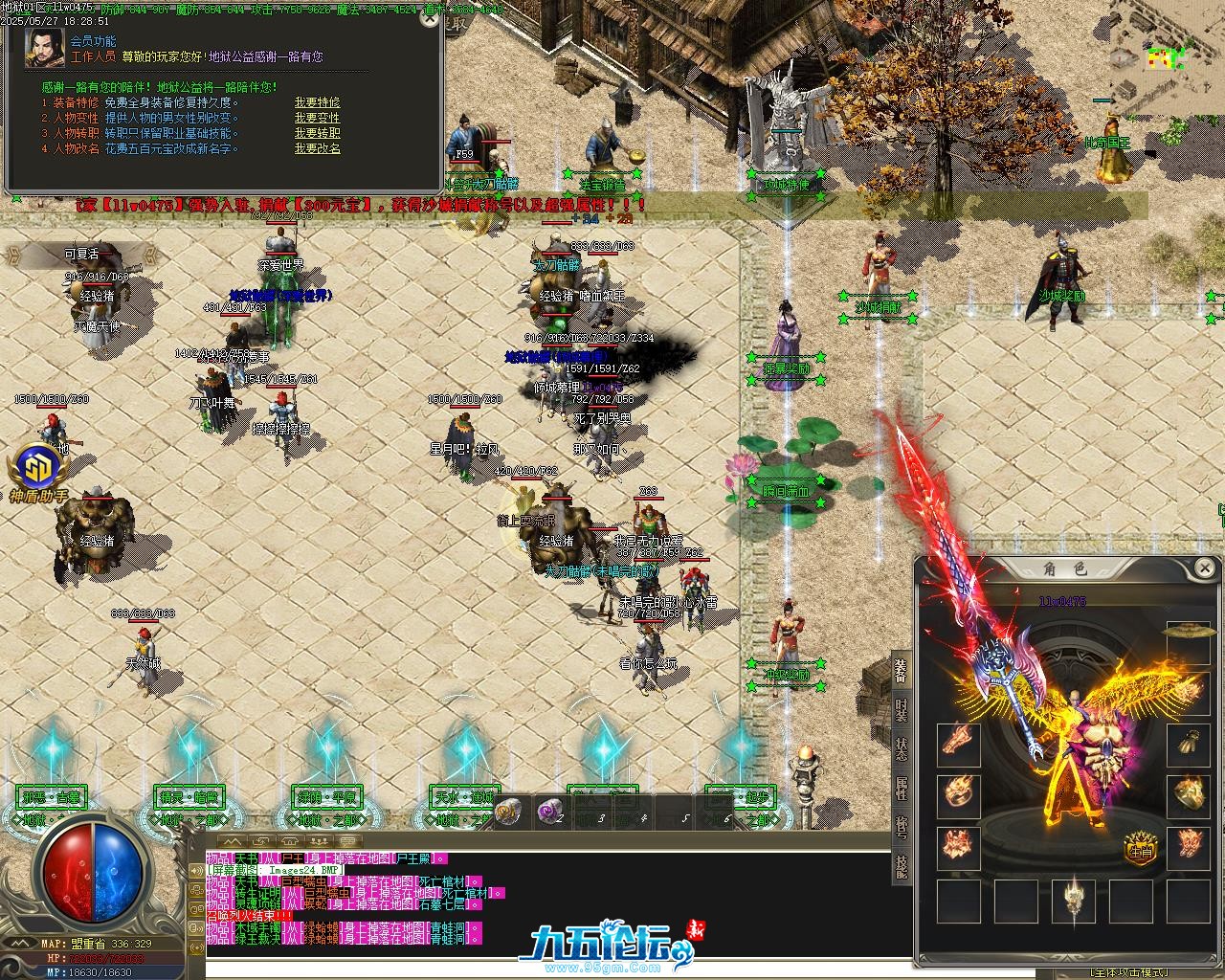
Task: Select the 我要变性 gender change option
Action: [317, 118]
